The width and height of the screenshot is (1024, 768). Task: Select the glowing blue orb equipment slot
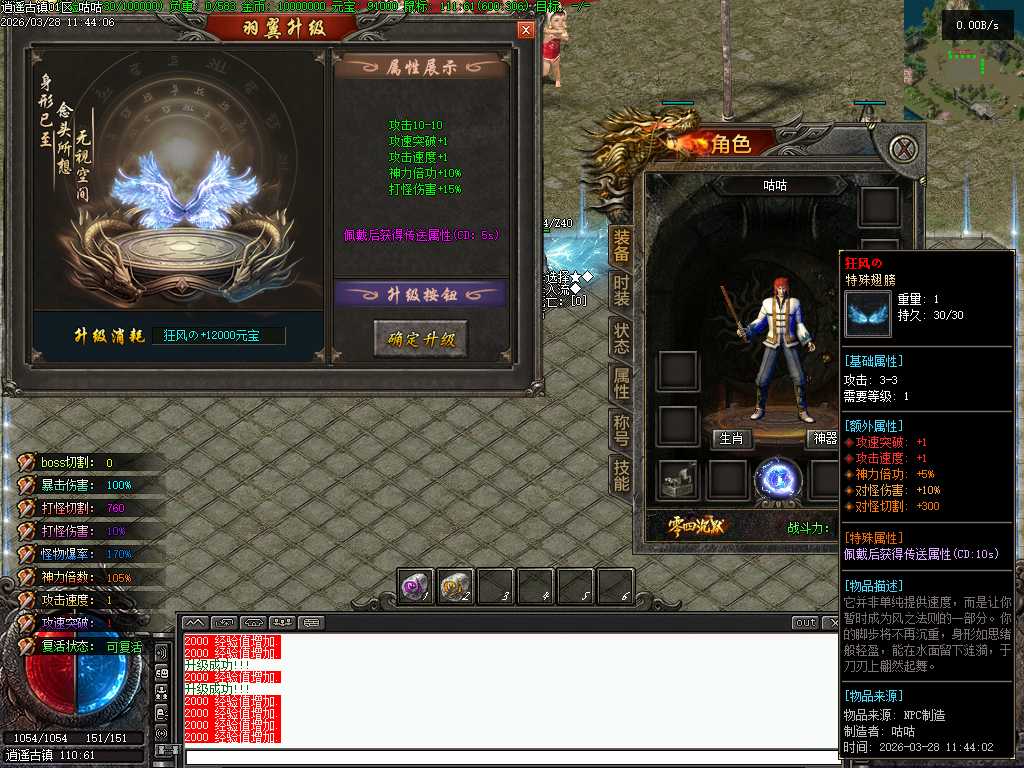click(777, 481)
